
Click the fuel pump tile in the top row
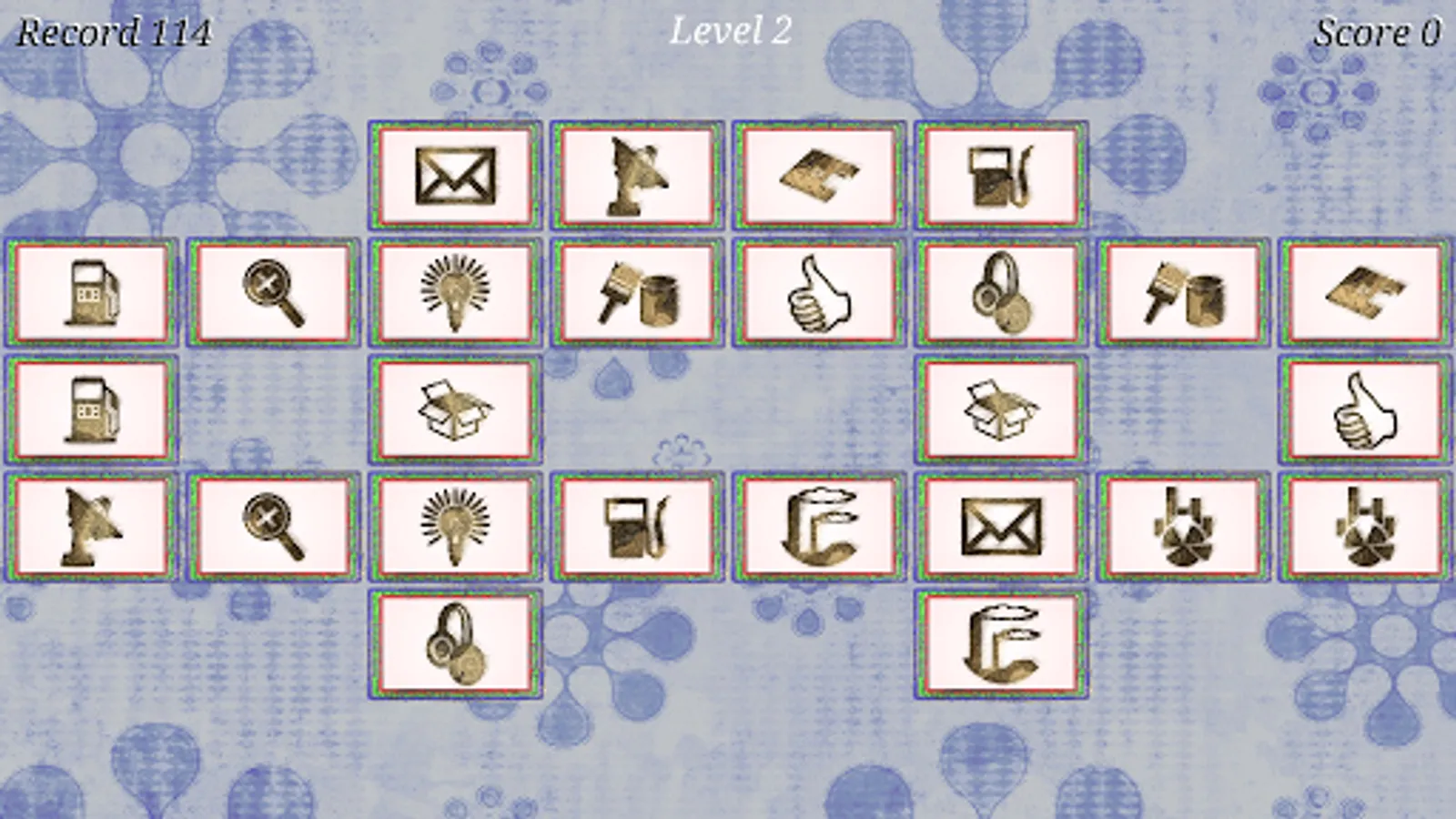1001,176
